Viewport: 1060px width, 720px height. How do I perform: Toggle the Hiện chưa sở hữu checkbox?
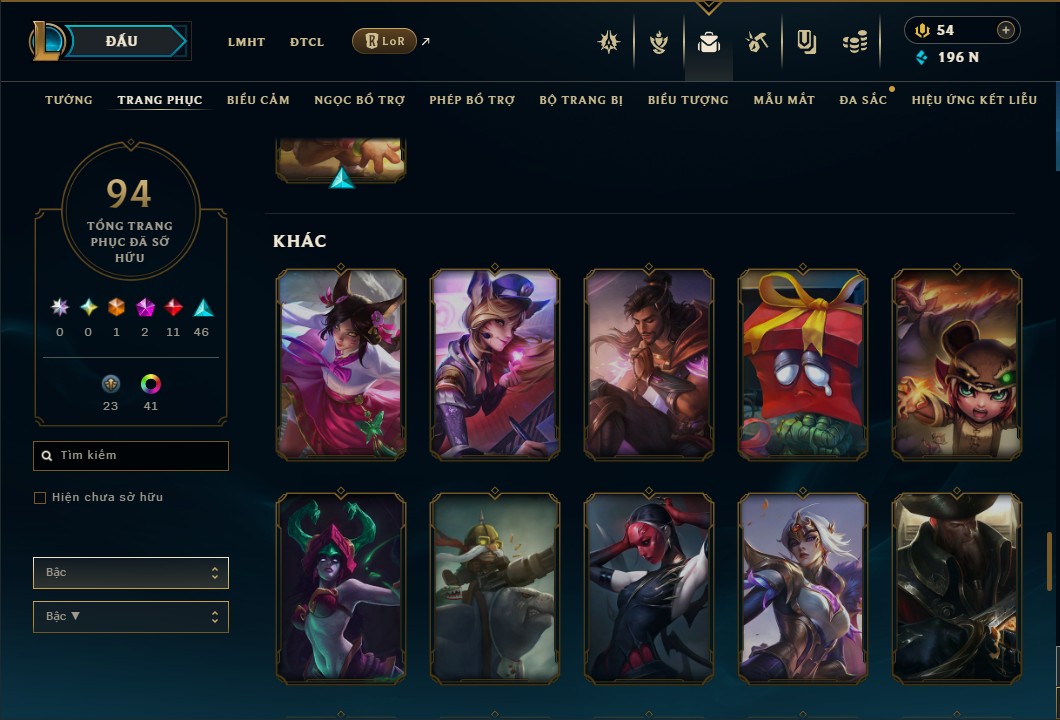pos(40,498)
